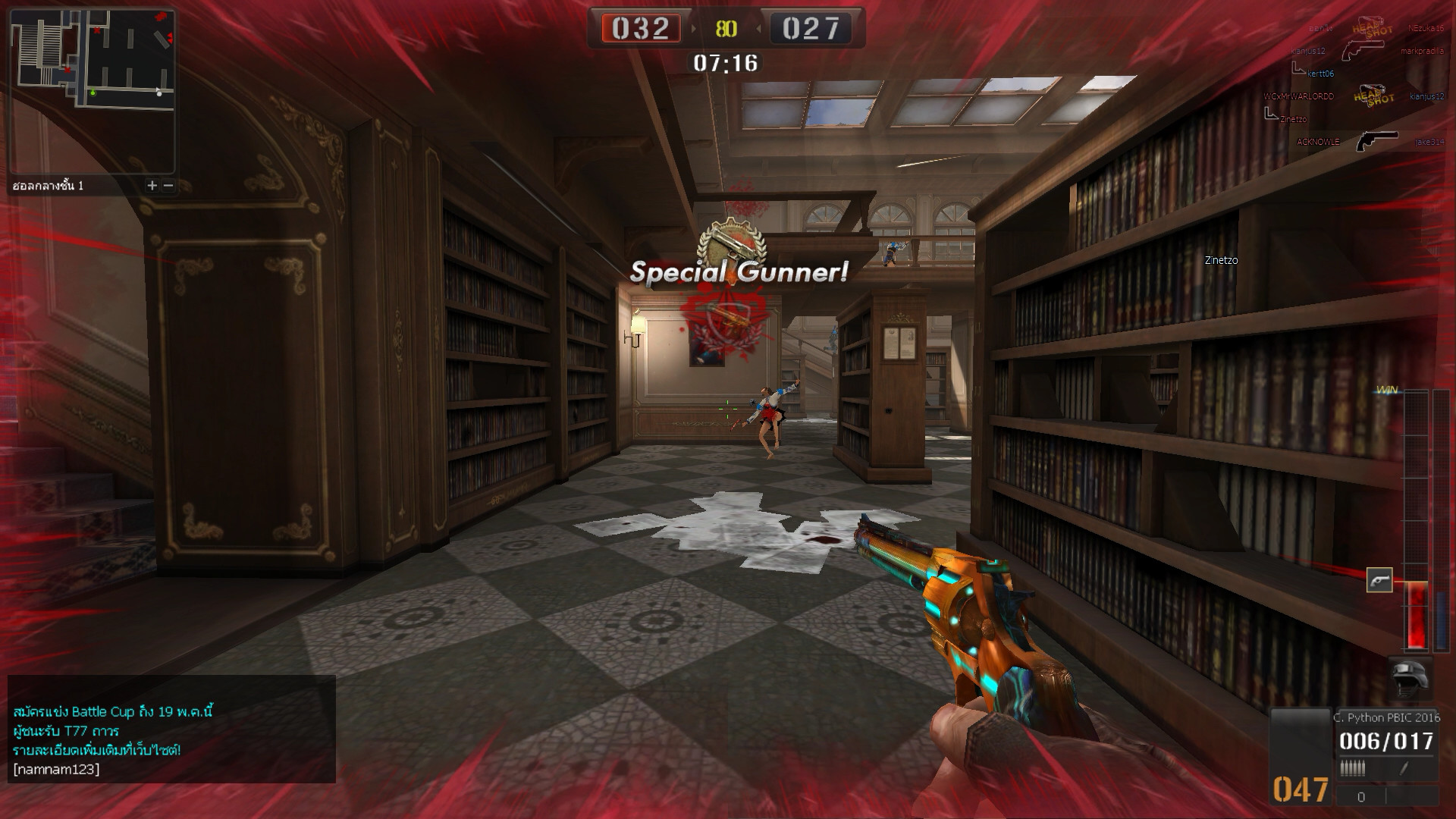Open the chat box showing the Battle Cup notice
Viewport: 1456px width, 819px height.
point(171,729)
